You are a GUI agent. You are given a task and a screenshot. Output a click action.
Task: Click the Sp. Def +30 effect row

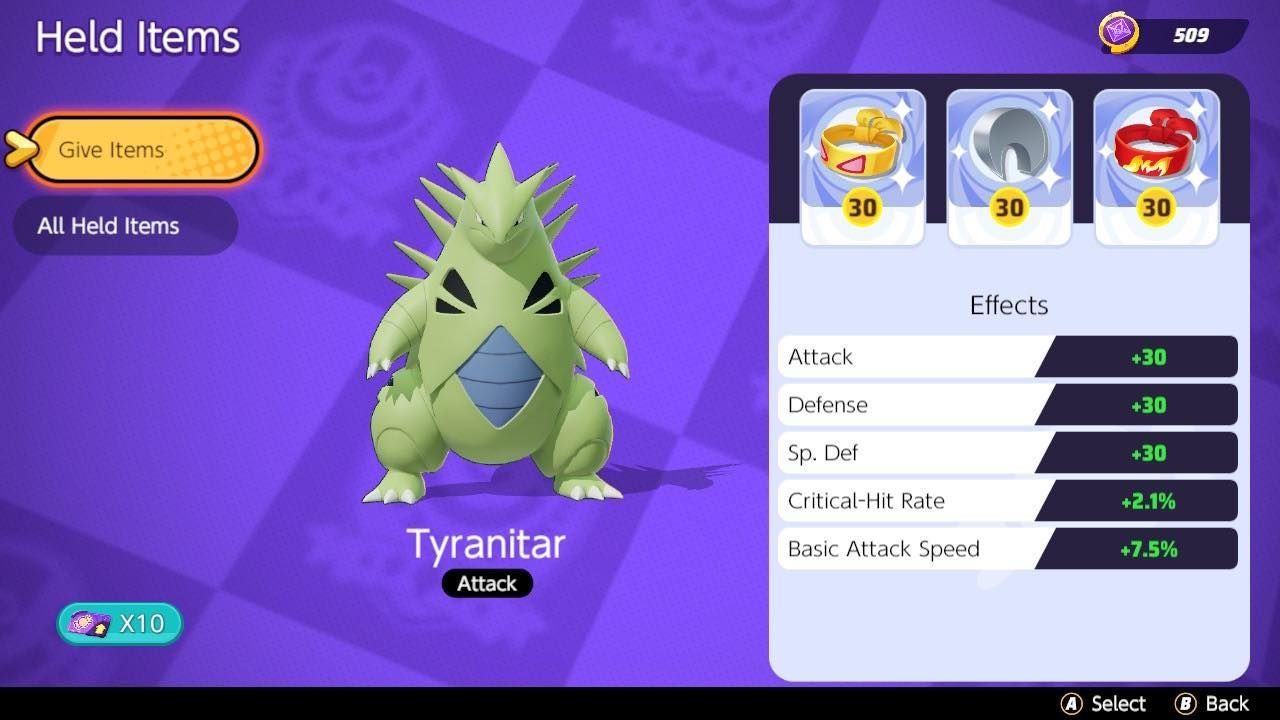click(1007, 452)
